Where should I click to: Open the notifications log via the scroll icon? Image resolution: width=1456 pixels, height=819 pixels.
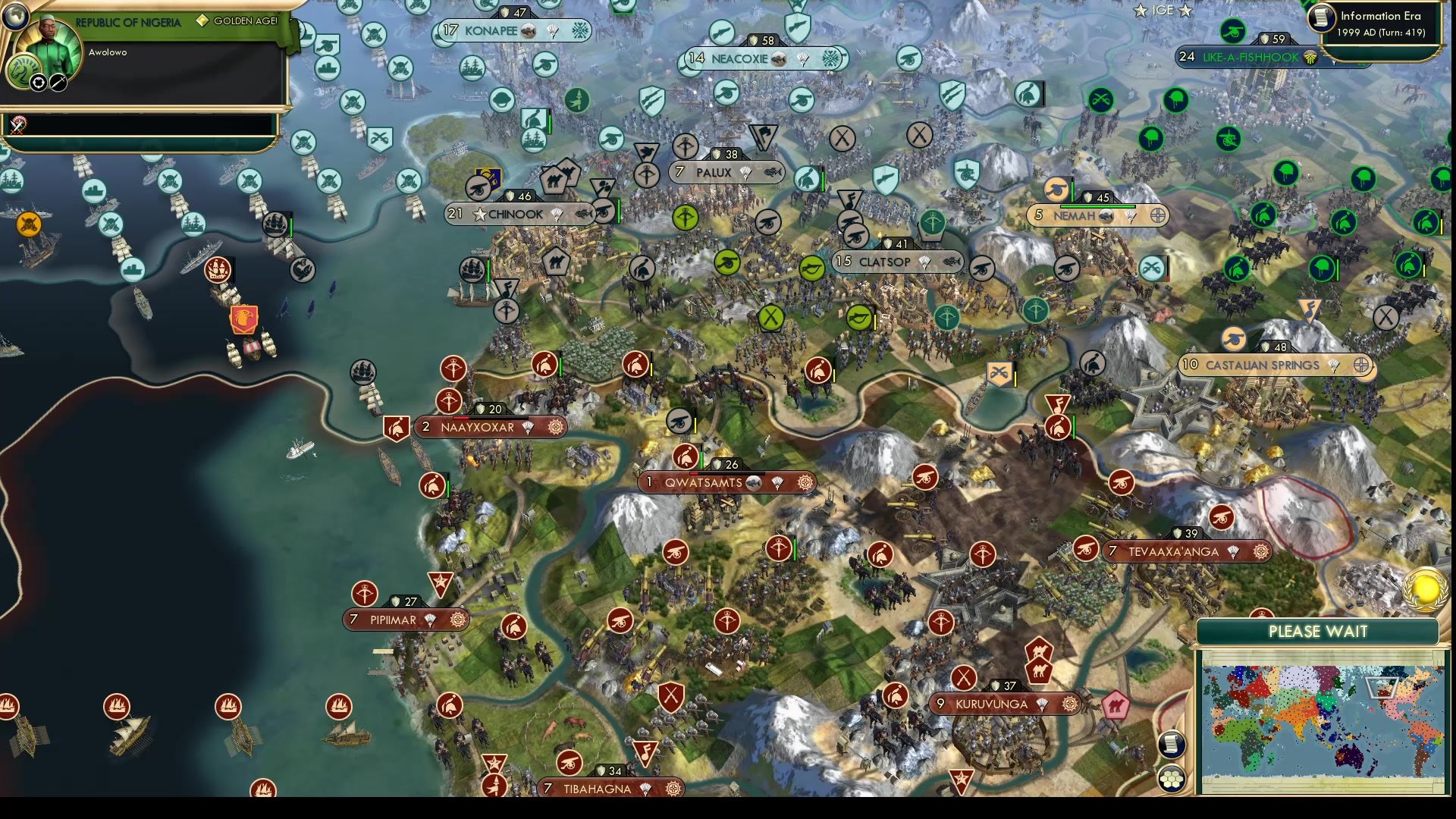click(1172, 744)
